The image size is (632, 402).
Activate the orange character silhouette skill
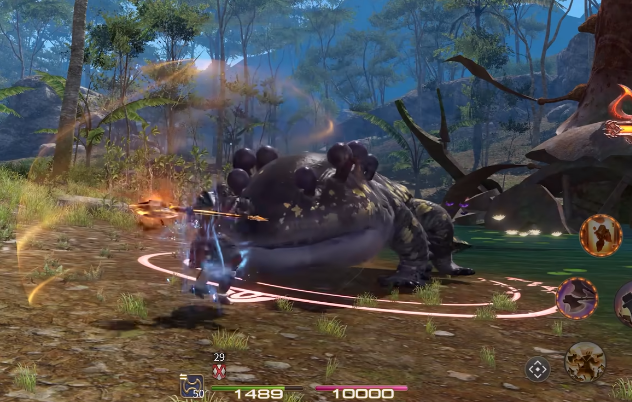click(x=600, y=236)
